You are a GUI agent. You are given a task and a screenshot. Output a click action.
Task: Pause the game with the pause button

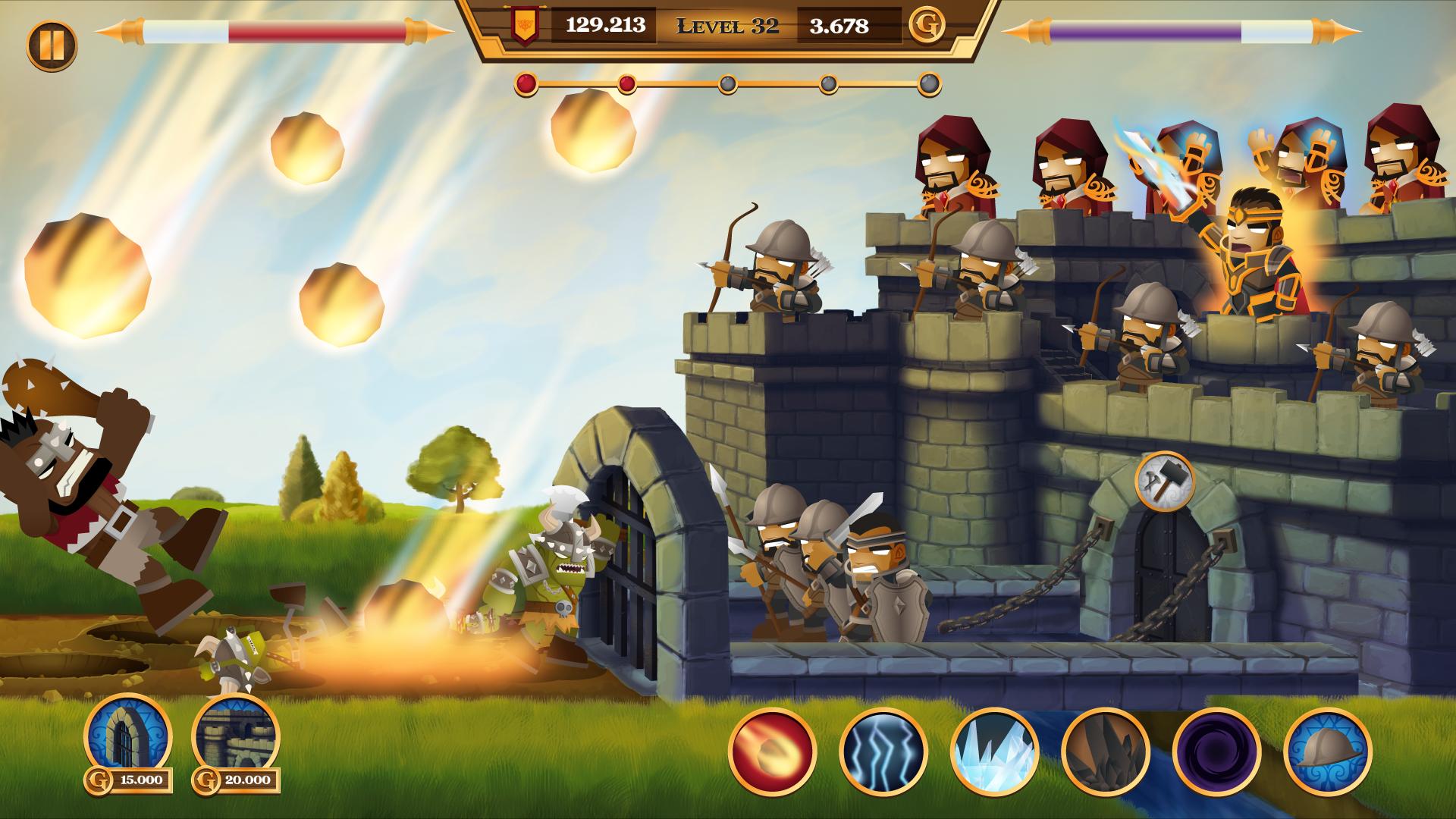pos(52,44)
